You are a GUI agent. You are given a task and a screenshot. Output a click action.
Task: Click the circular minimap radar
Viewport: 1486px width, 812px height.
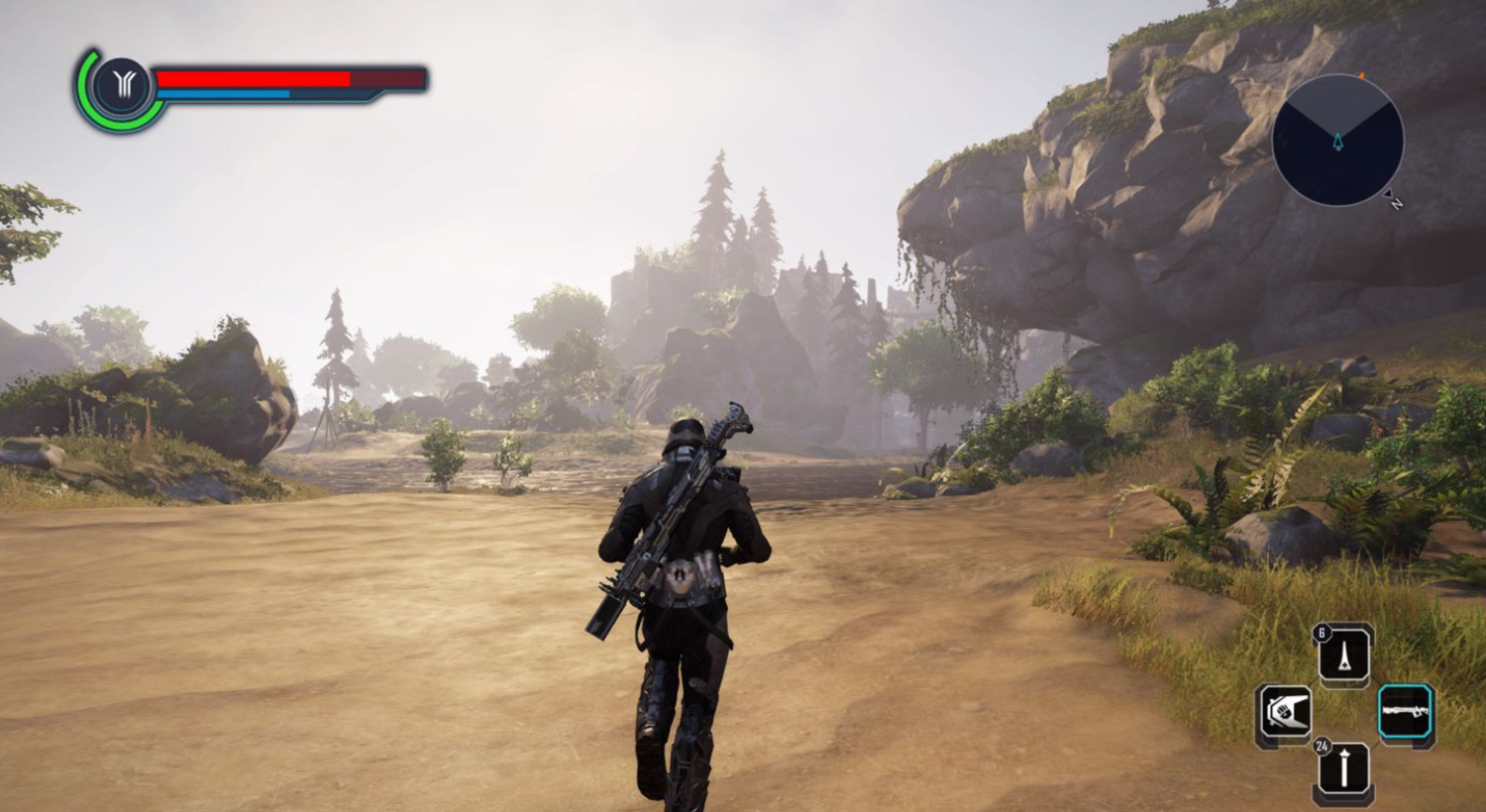coord(1337,141)
